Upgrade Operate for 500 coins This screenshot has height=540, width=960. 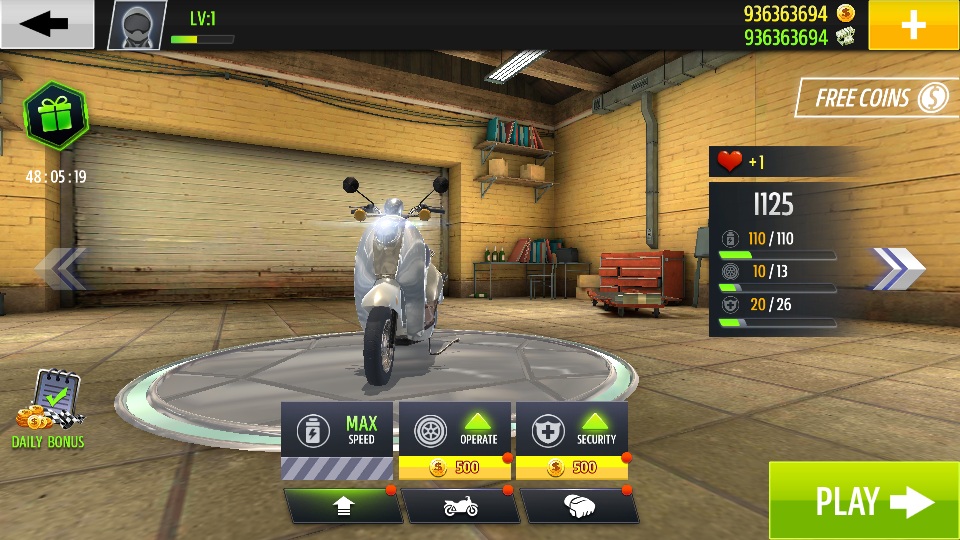455,441
